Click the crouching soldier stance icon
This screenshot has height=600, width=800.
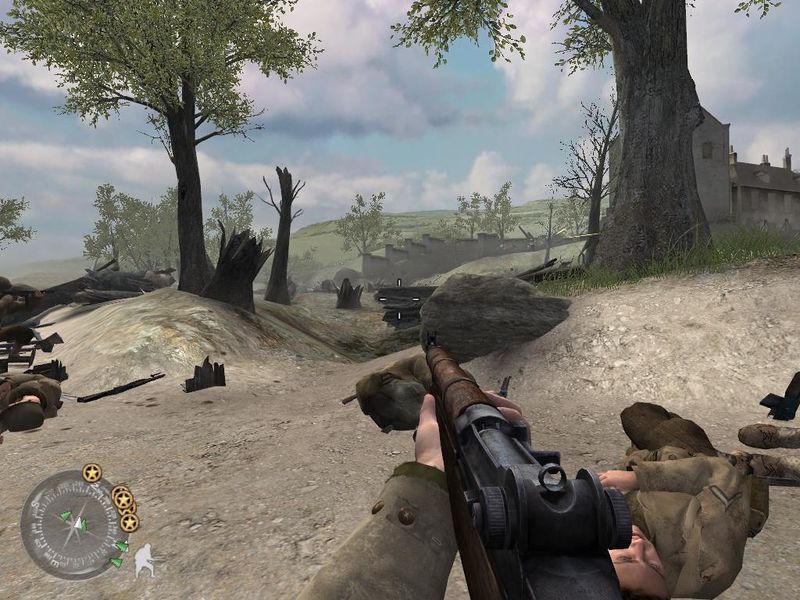click(x=144, y=559)
